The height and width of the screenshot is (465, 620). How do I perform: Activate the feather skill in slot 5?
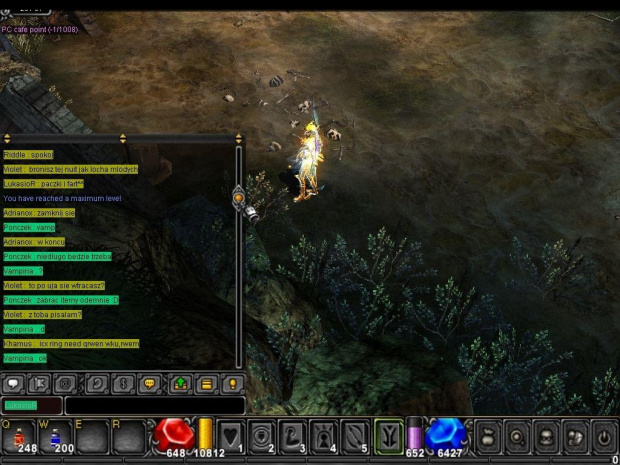point(357,436)
